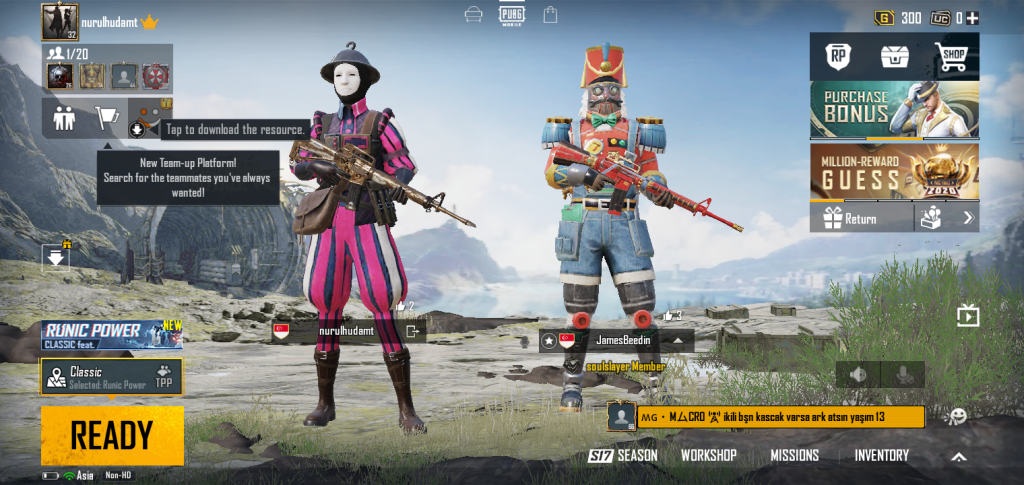Image resolution: width=1024 pixels, height=485 pixels.
Task: Go to the Shop cart icon
Action: (x=950, y=57)
